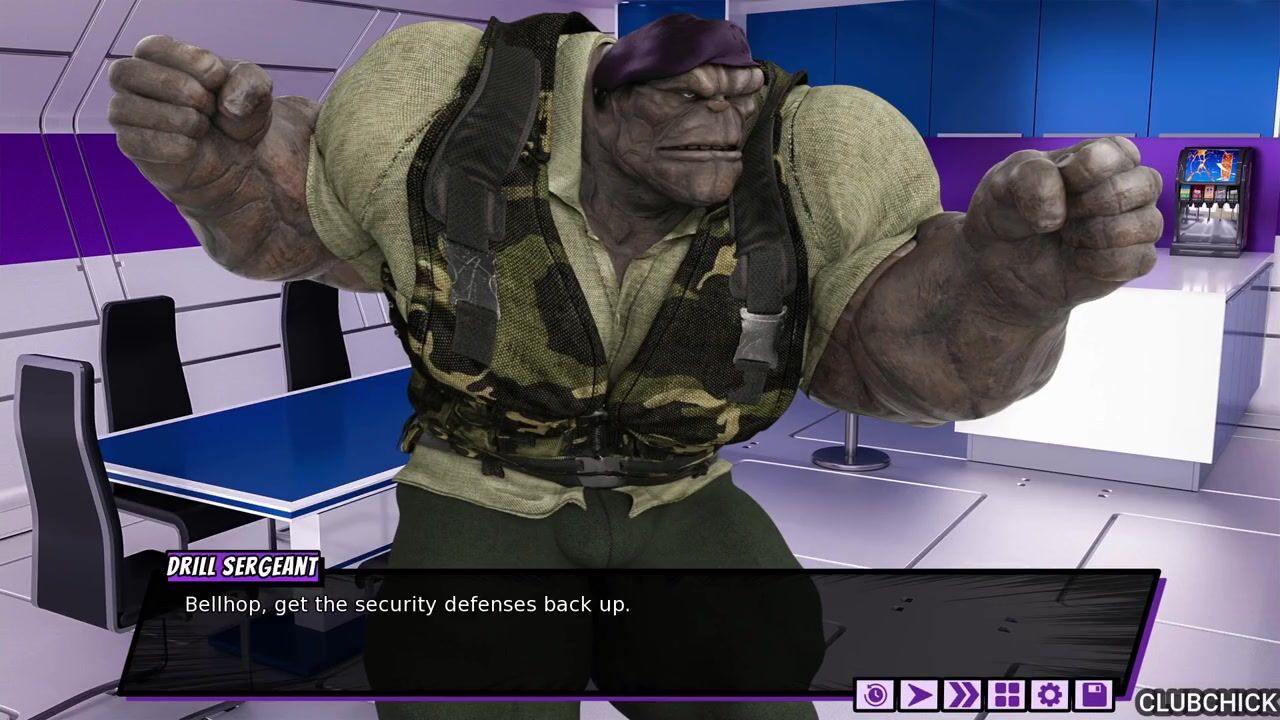Save the game using the floppy disk icon
1280x720 pixels.
point(1093,695)
